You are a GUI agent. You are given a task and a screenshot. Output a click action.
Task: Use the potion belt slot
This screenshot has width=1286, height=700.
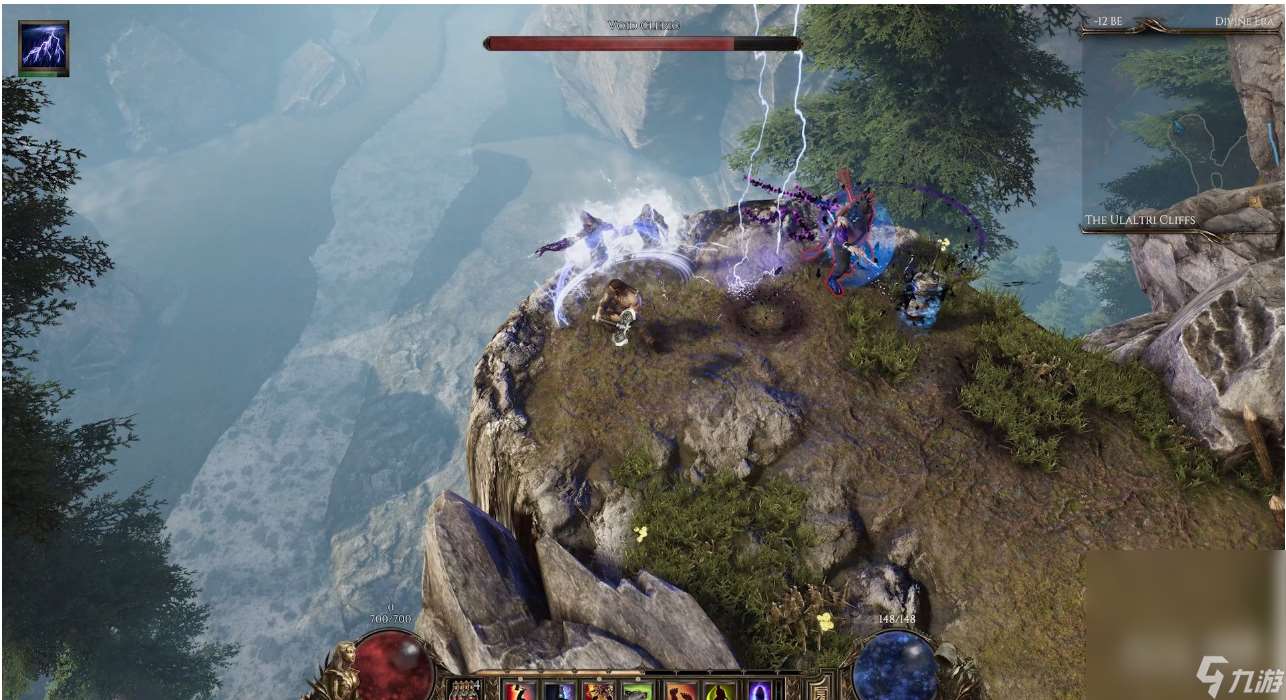coord(464,691)
